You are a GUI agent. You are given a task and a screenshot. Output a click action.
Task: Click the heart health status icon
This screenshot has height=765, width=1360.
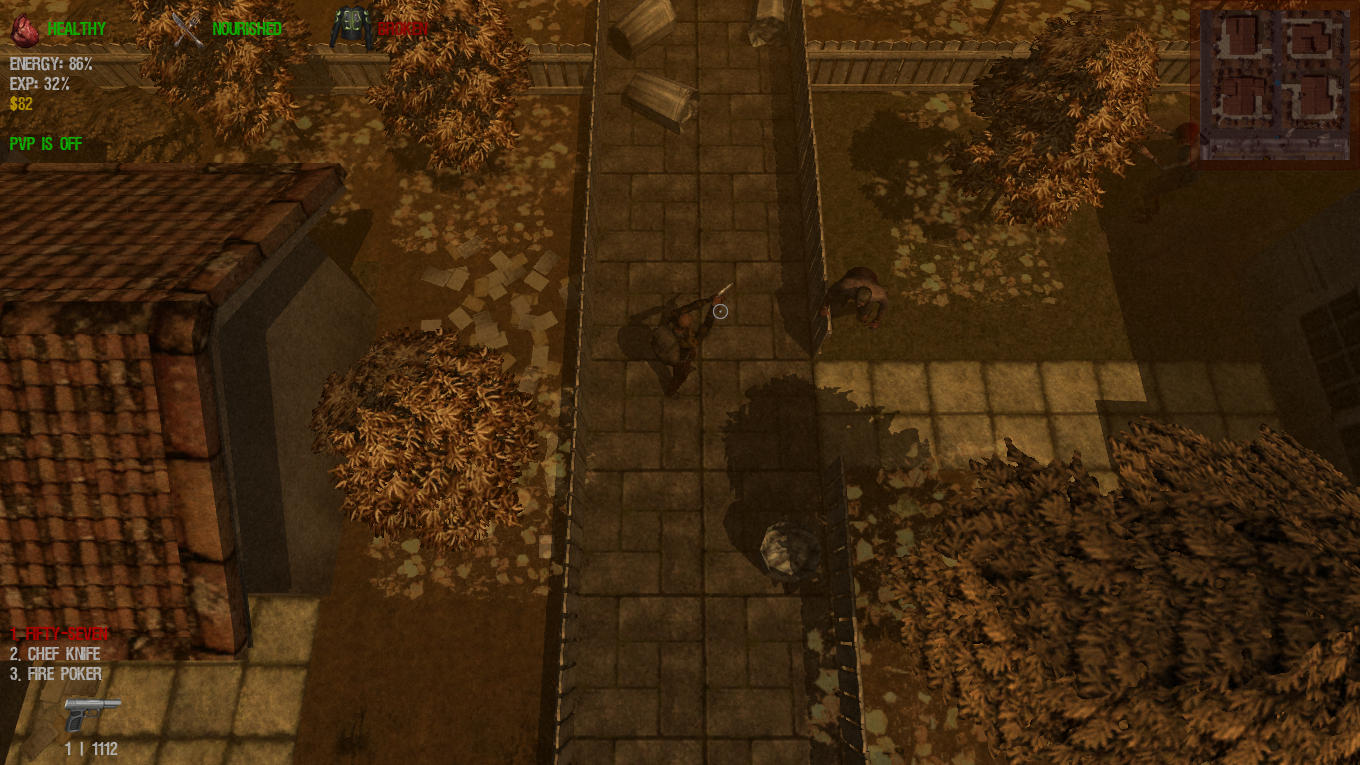click(x=24, y=29)
